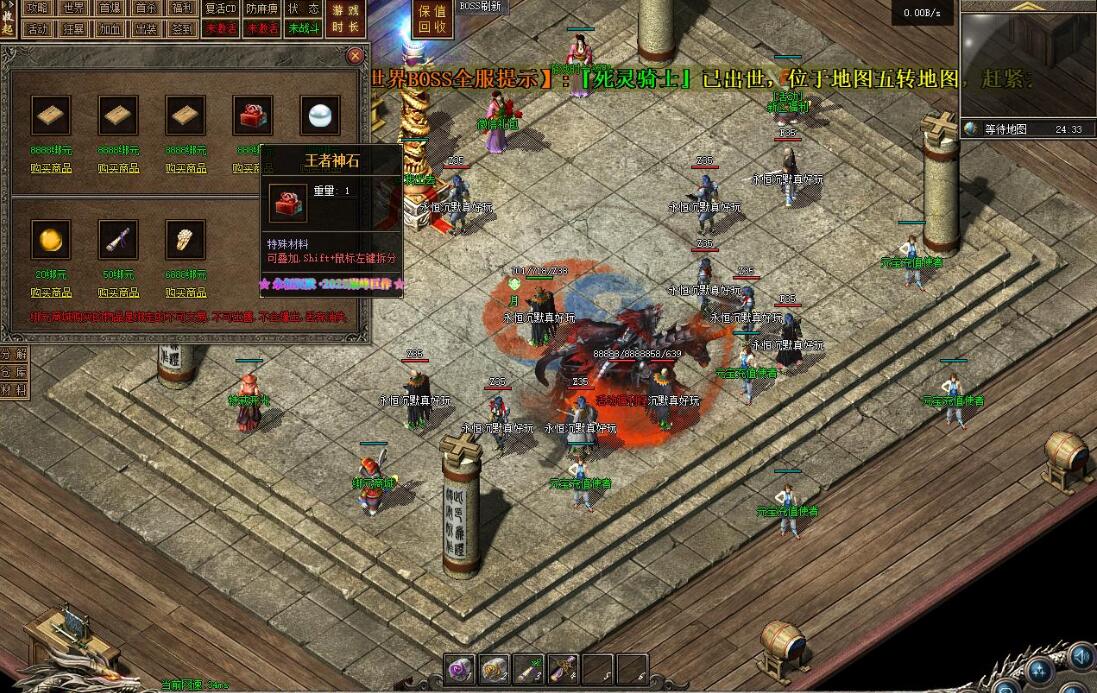This screenshot has height=693, width=1097.
Task: Close the bound-yuan shop panel
Action: [x=354, y=57]
